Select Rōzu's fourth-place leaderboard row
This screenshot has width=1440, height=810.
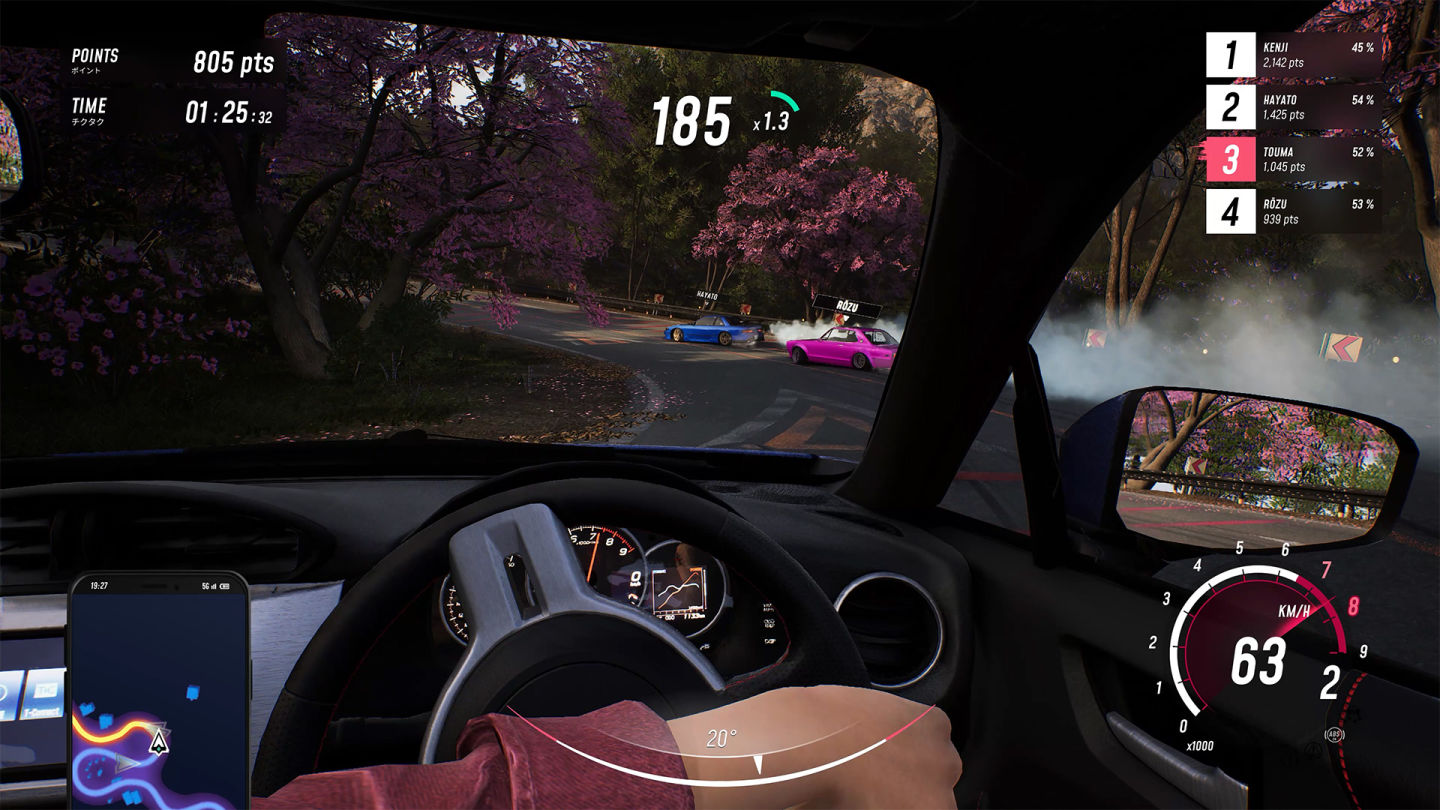tap(1292, 211)
